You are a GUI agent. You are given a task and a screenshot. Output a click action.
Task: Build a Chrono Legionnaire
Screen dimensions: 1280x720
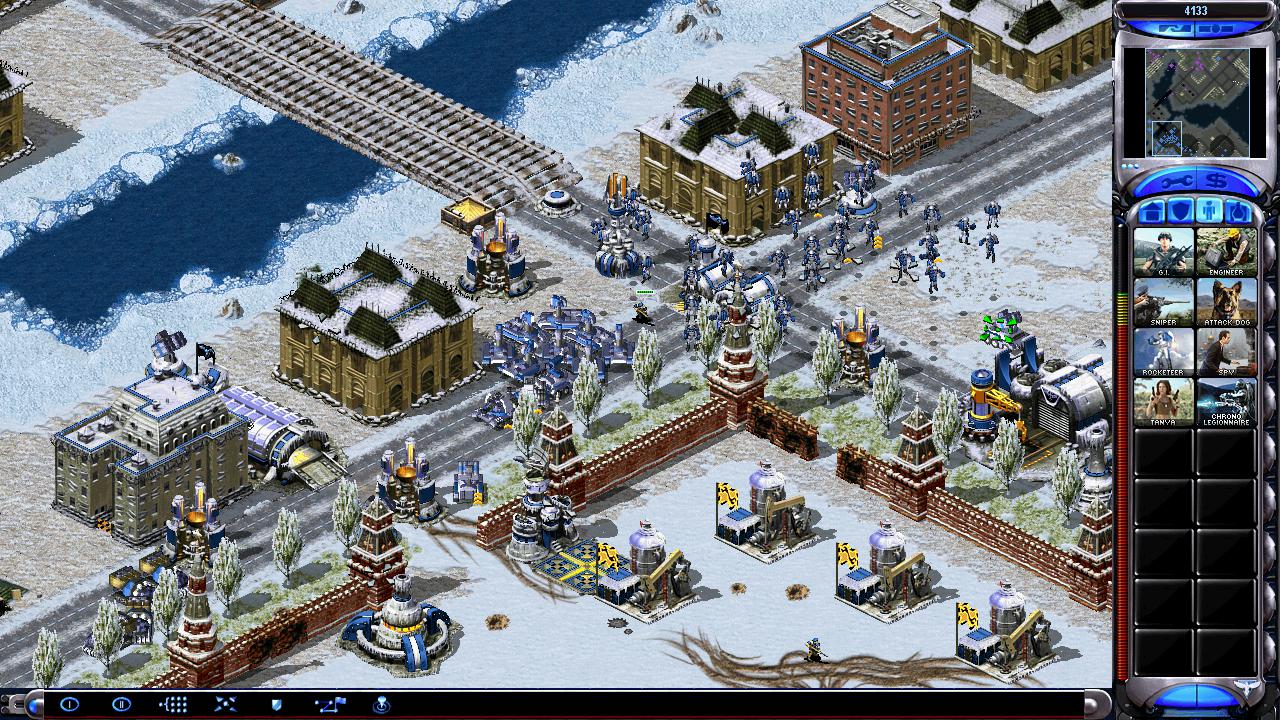(x=1226, y=402)
